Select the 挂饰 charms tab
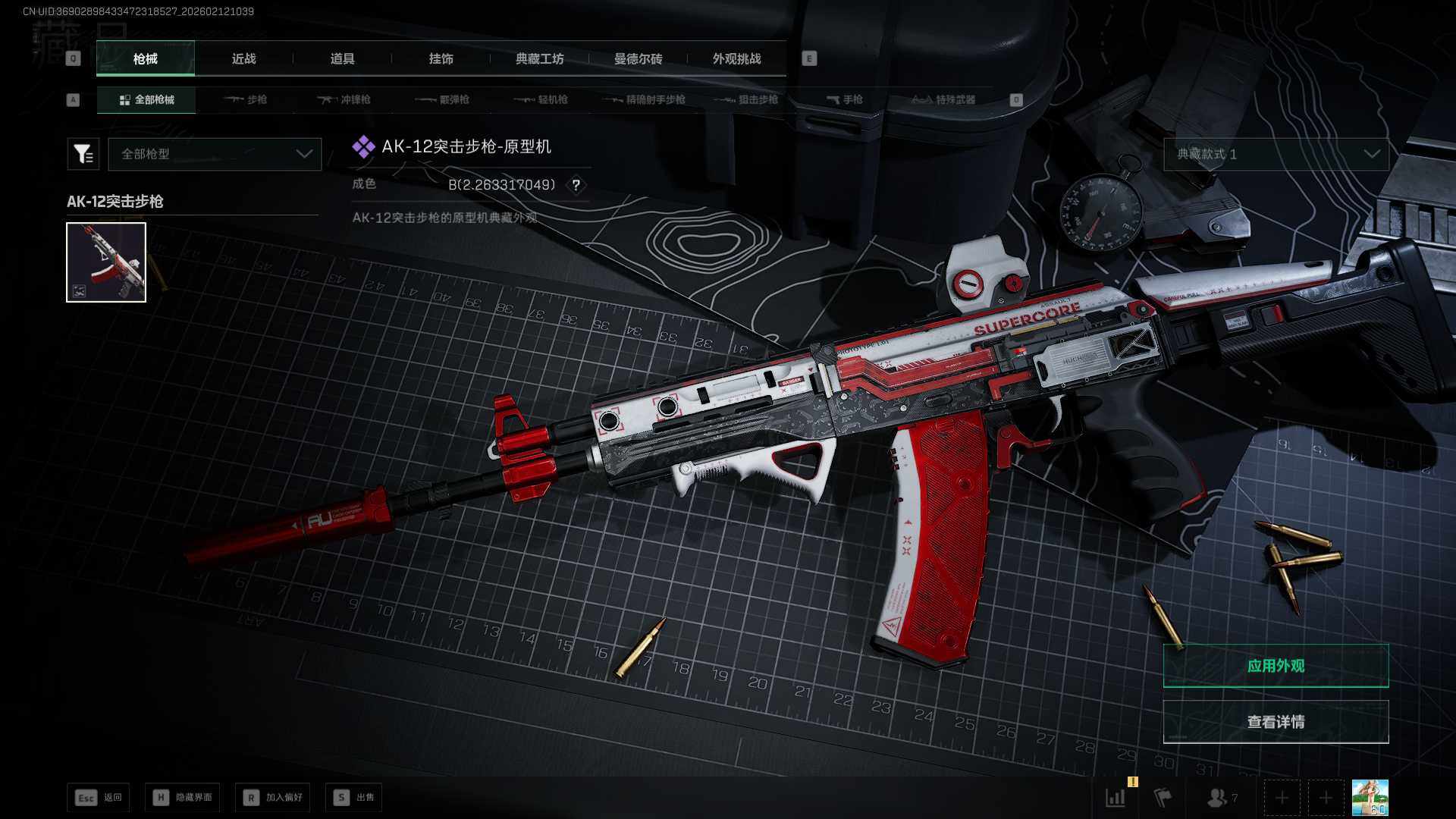1456x819 pixels. coord(441,58)
